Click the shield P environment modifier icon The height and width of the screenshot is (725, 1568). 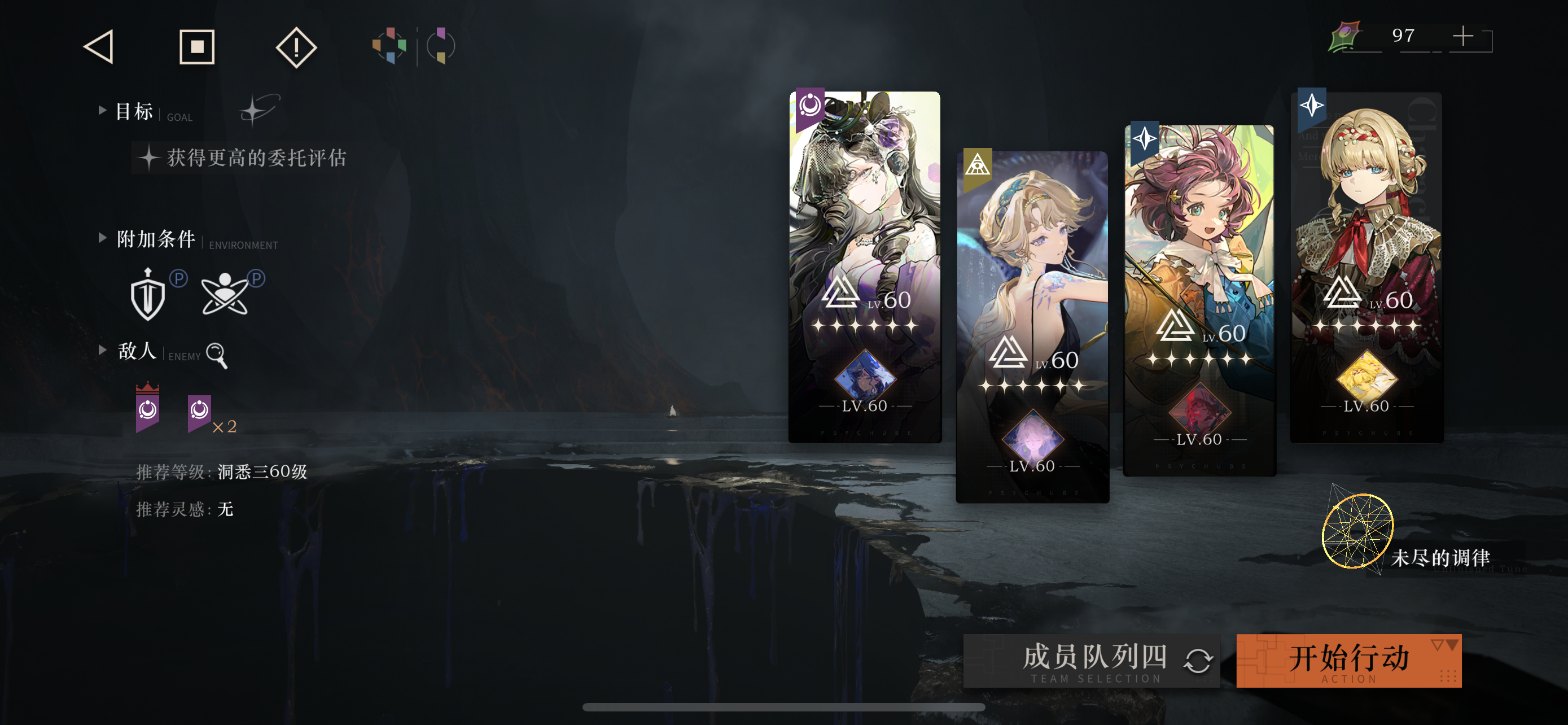pyautogui.click(x=148, y=295)
